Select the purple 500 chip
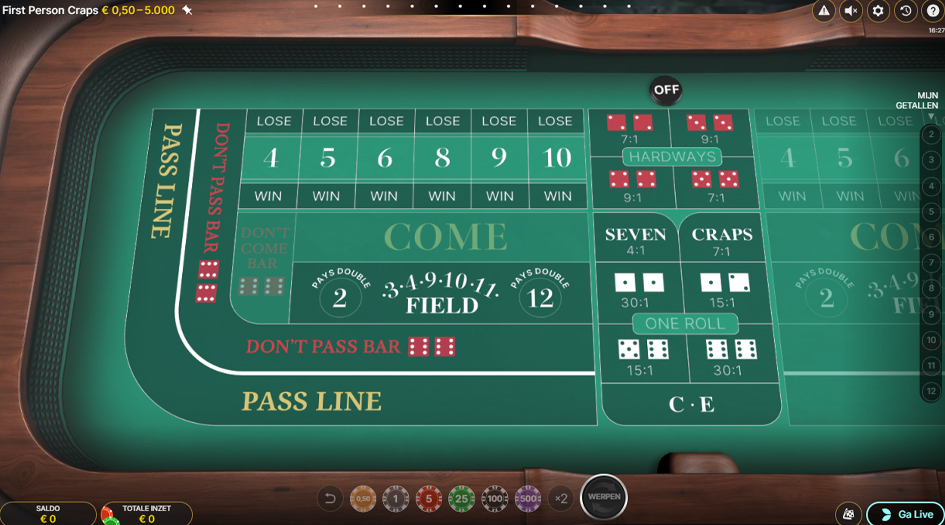The image size is (945, 525). (x=528, y=498)
